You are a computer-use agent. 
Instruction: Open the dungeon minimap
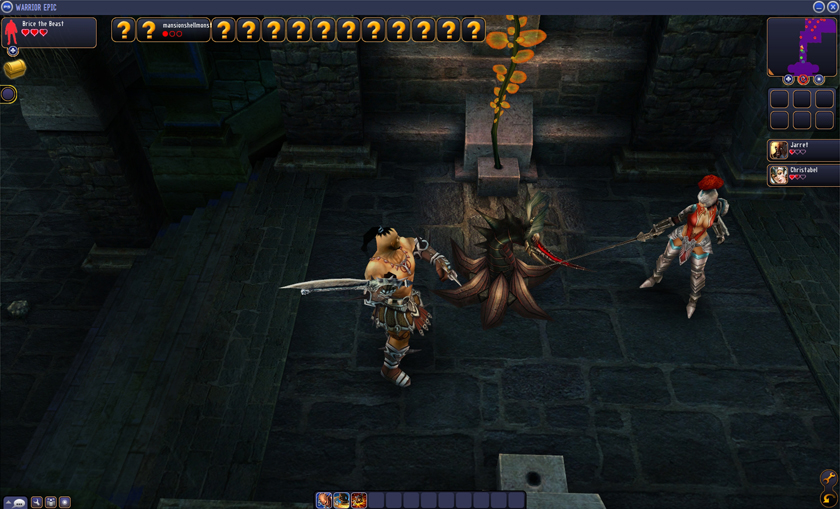point(802,45)
